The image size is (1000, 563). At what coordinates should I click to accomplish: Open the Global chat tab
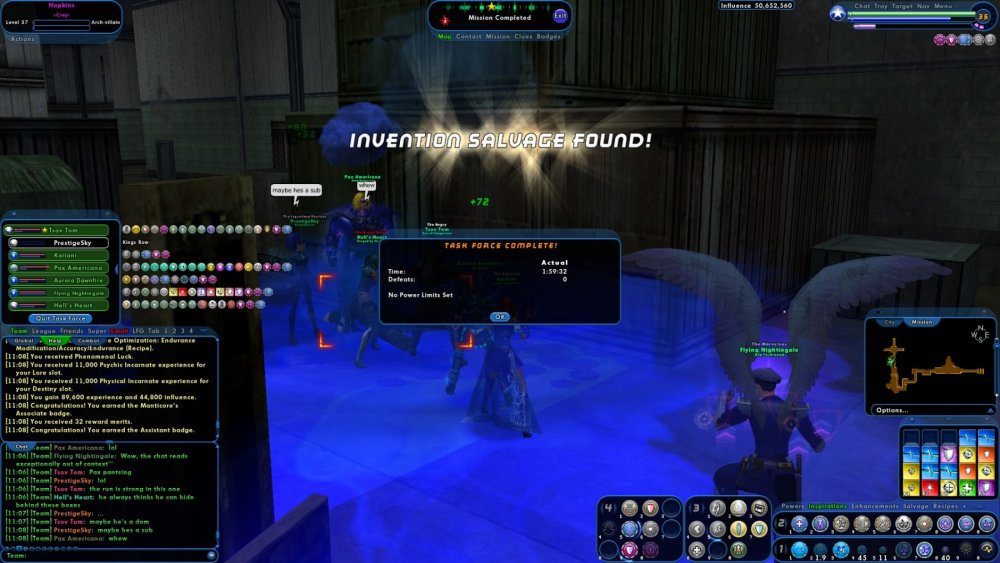tap(23, 341)
